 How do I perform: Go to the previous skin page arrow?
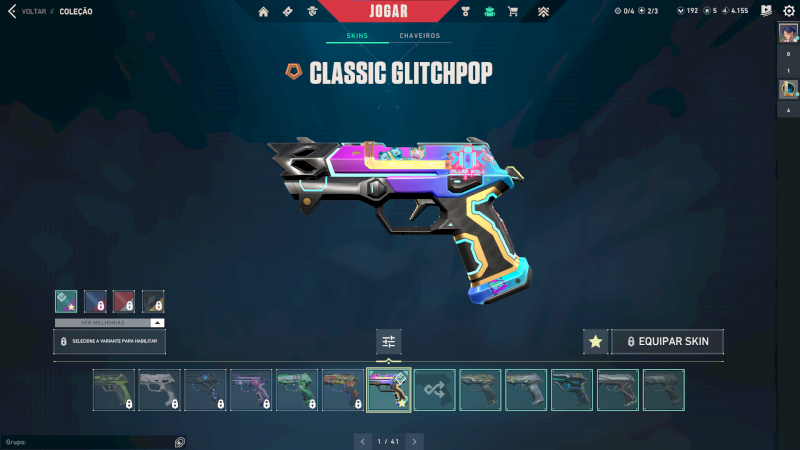[364, 441]
